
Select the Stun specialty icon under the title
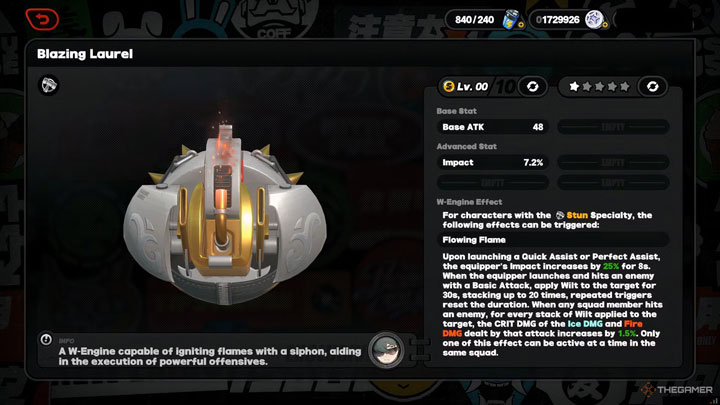point(48,85)
